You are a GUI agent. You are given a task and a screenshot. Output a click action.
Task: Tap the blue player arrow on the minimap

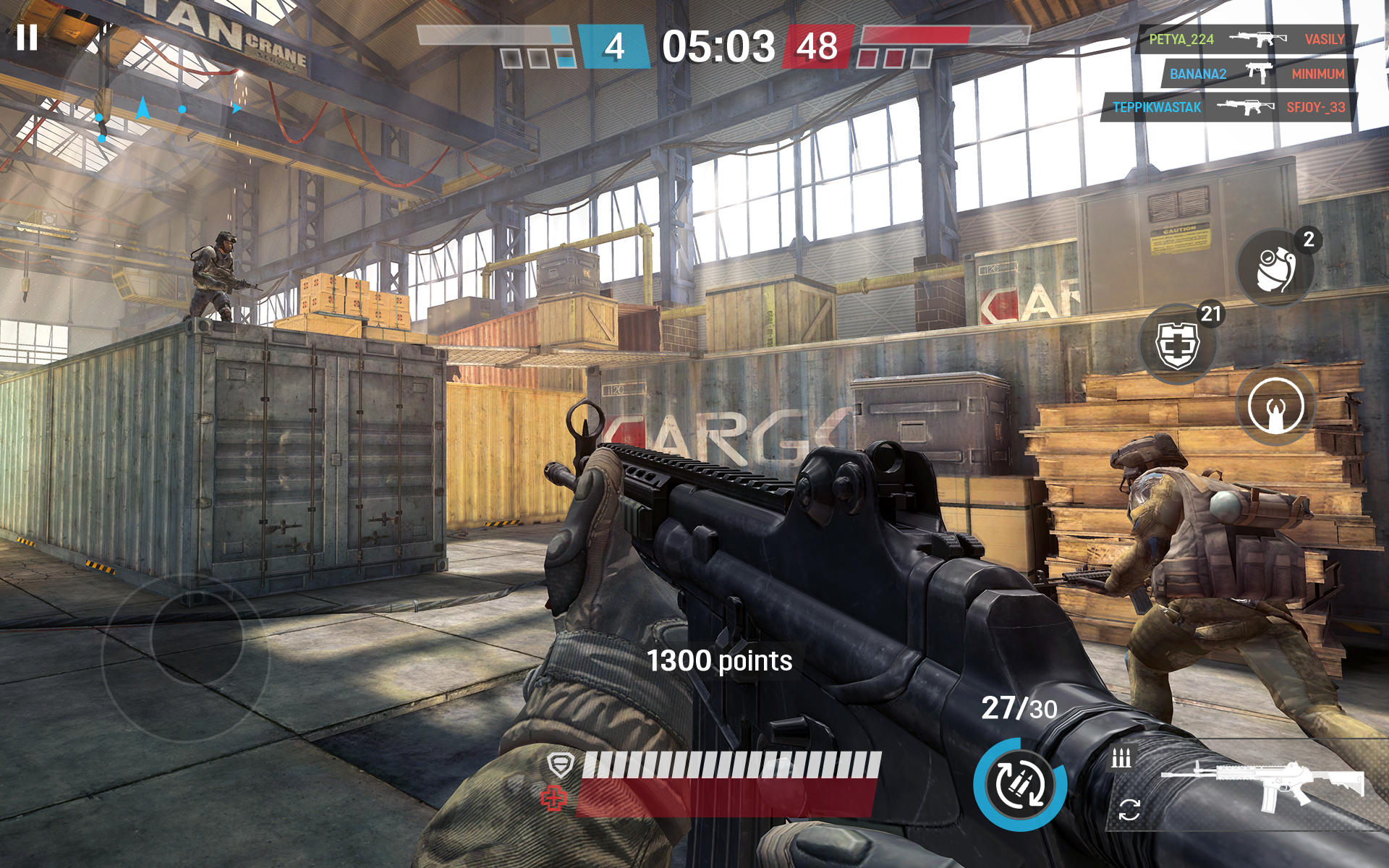(143, 108)
